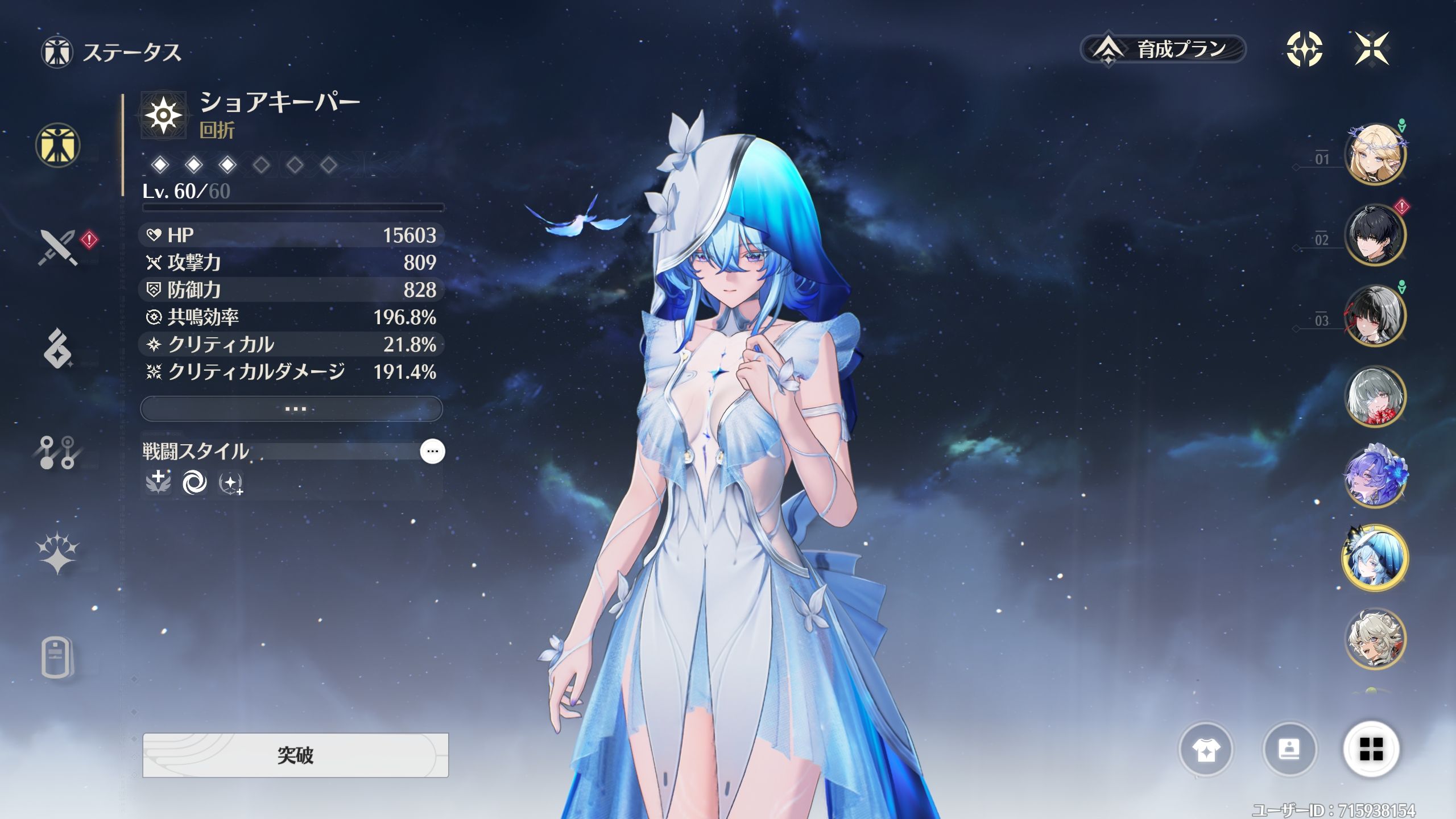Open the character profile capsule tab
This screenshot has height=819, width=1456.
coord(58,658)
